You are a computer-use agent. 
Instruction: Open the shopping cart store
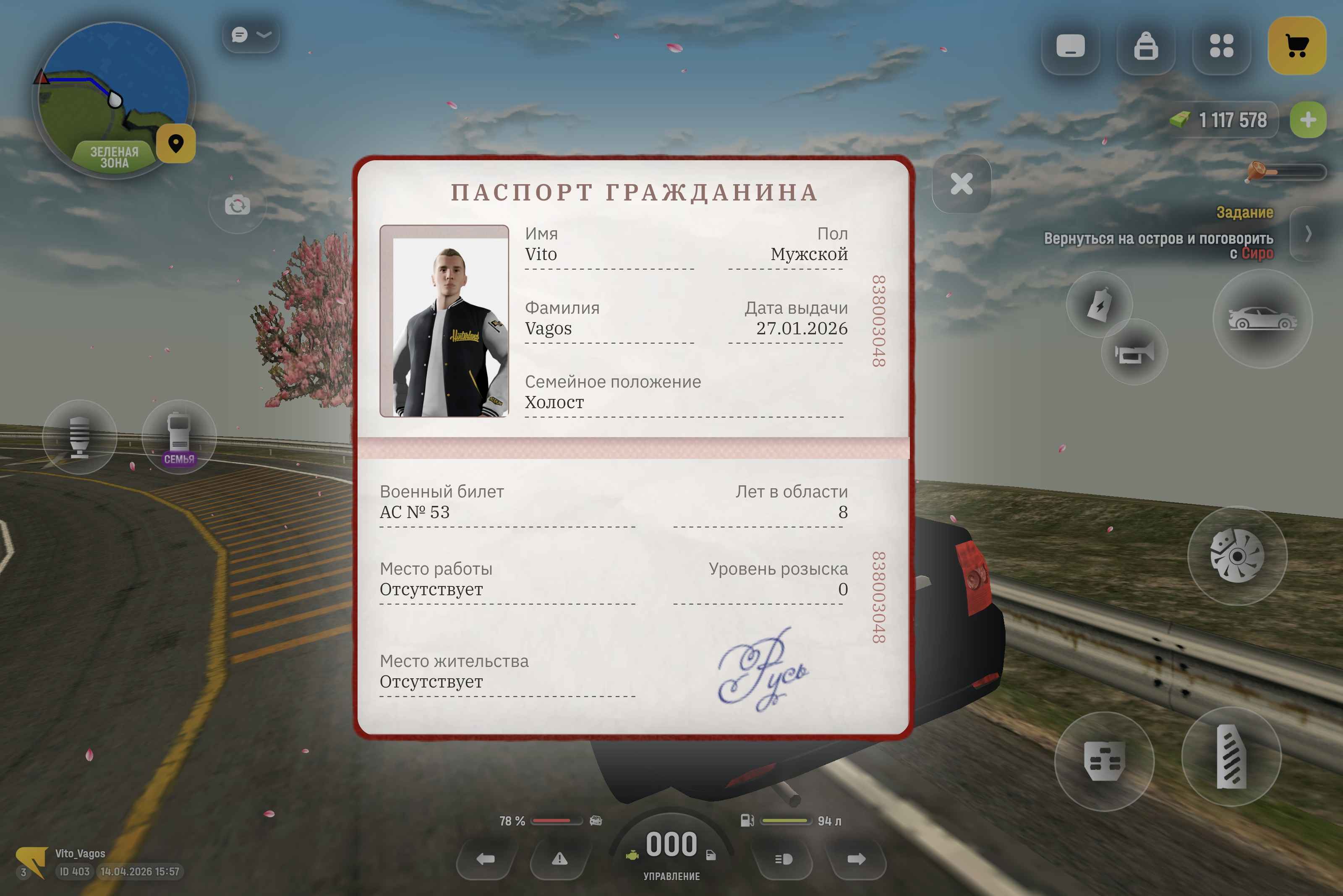[x=1297, y=46]
